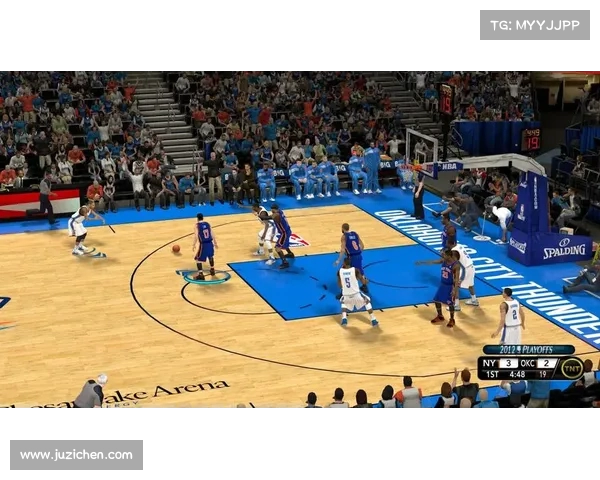Screen dimensions: 600x480
Task: Open the www.juzichen.com link
Action: pyautogui.click(x=76, y=455)
